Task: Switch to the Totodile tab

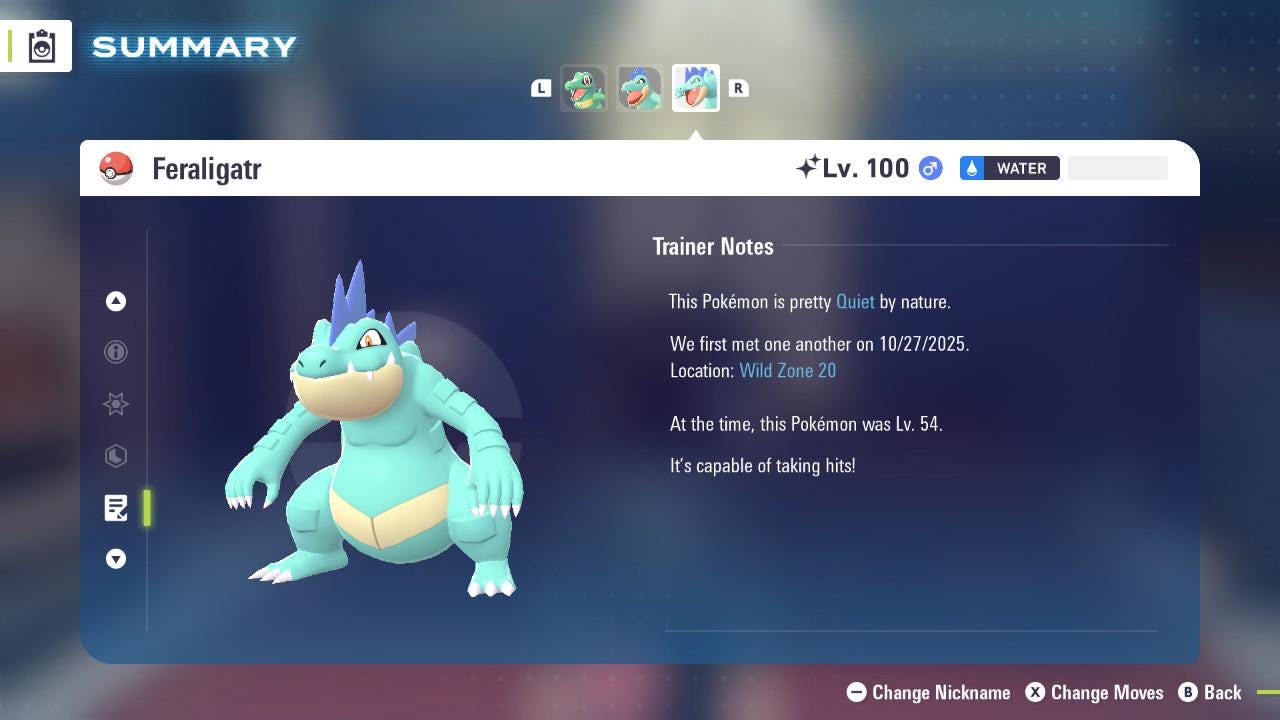Action: pyautogui.click(x=584, y=88)
